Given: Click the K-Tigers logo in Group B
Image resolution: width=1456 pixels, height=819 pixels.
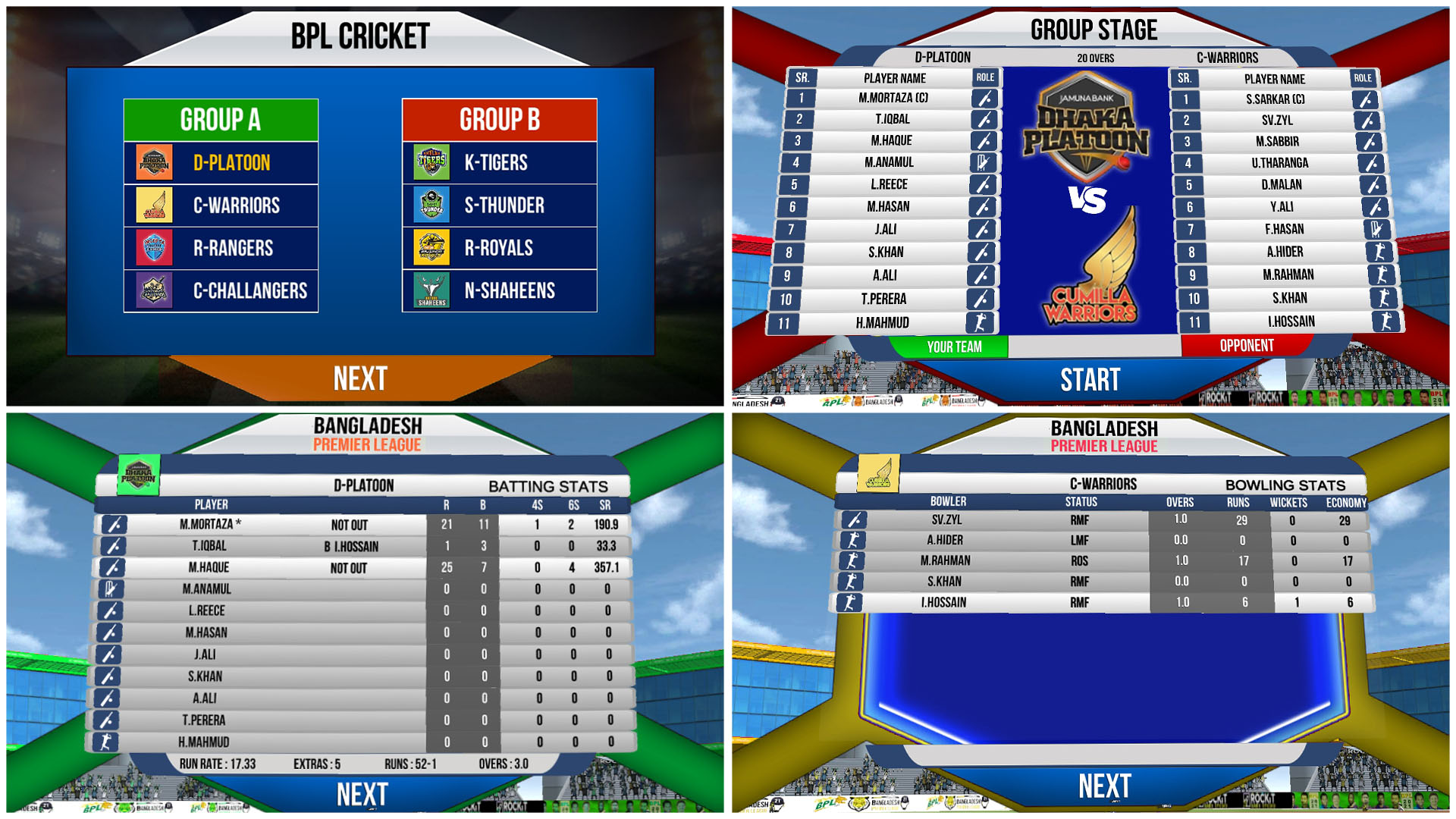Looking at the screenshot, I should coord(431,162).
